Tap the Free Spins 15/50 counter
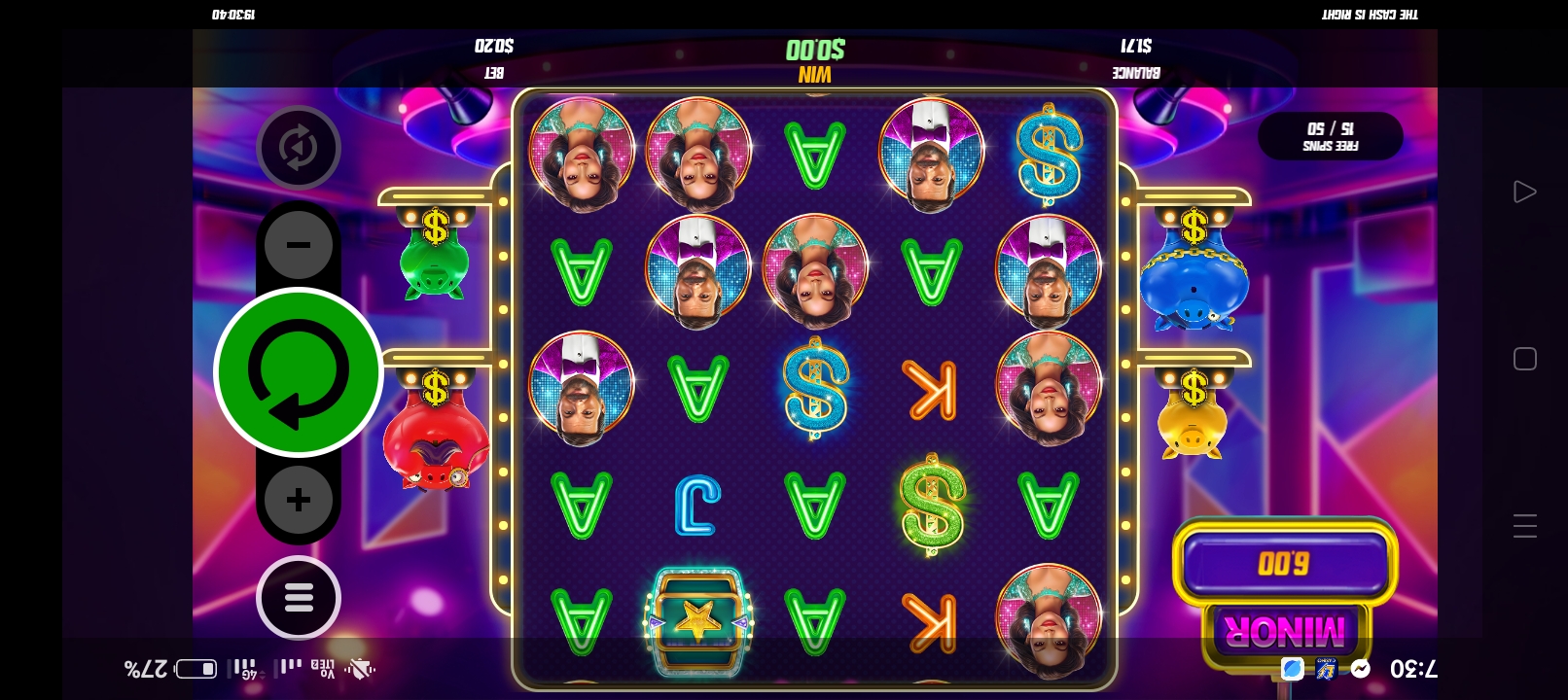This screenshot has width=1568, height=700. click(1330, 135)
